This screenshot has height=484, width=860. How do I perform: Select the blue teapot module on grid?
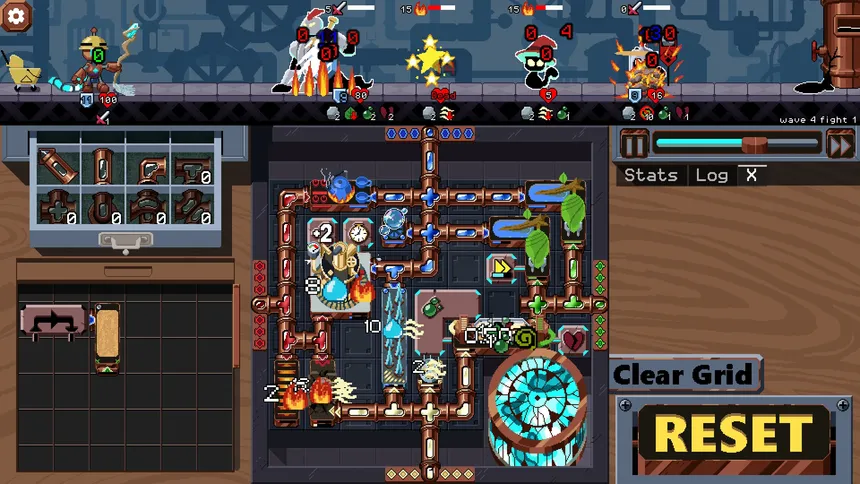click(341, 186)
